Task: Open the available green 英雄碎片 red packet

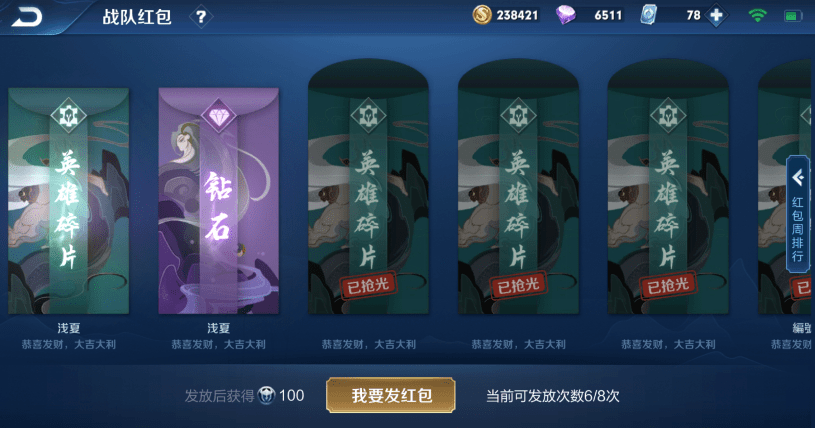Action: [68, 200]
